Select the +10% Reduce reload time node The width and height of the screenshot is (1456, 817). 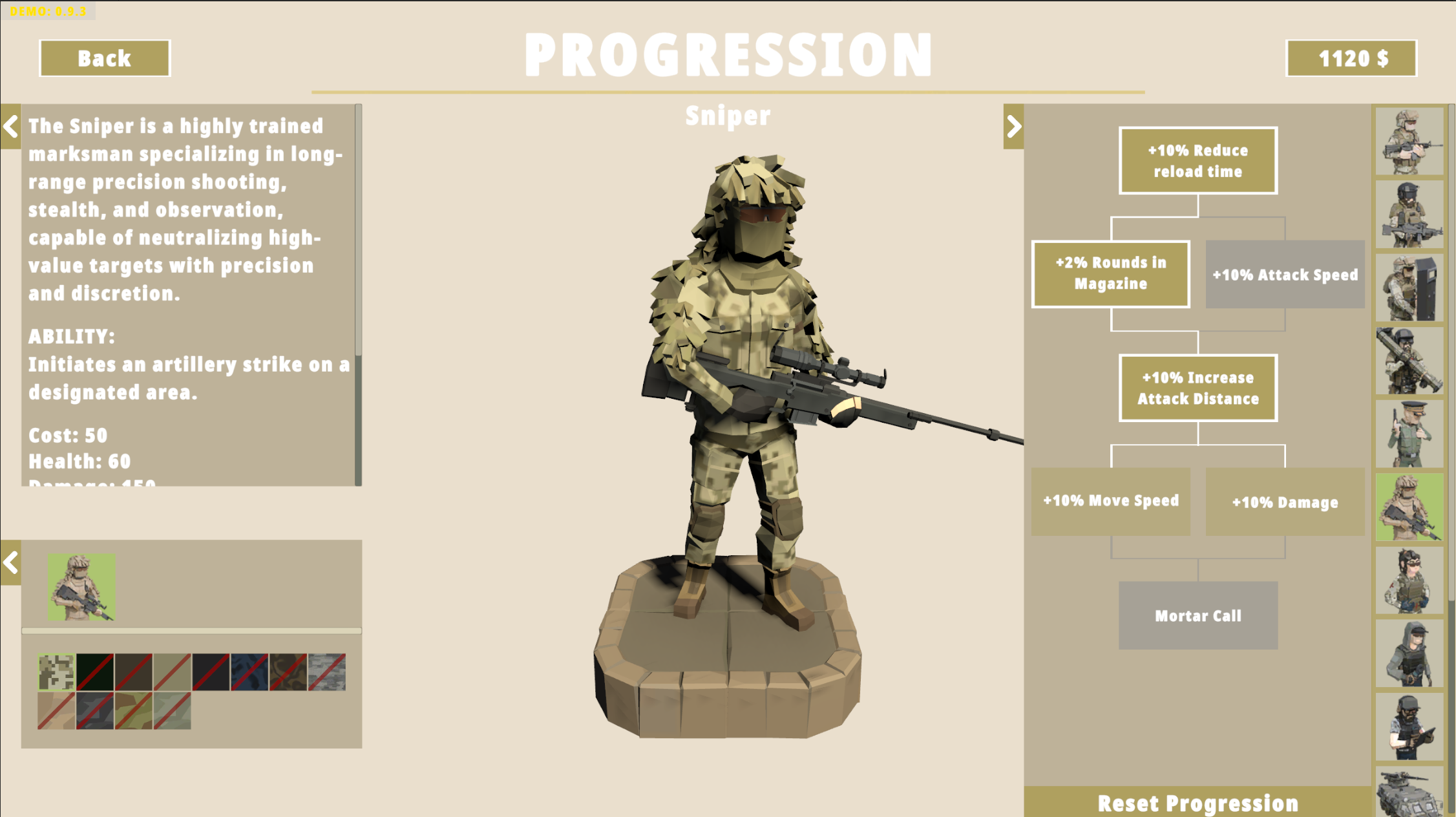pos(1198,161)
